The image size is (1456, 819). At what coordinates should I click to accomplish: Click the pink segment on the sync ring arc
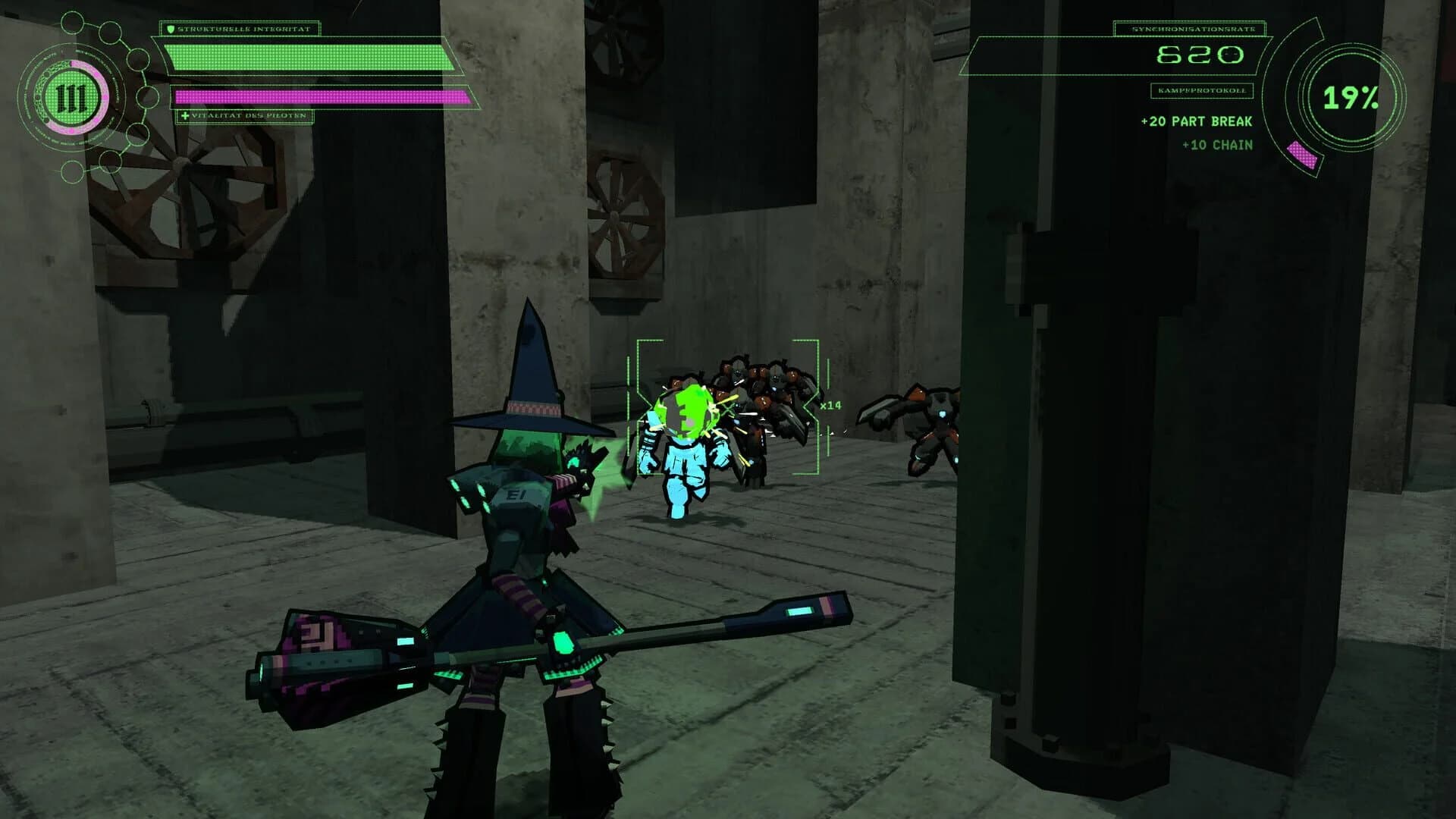point(1302,154)
